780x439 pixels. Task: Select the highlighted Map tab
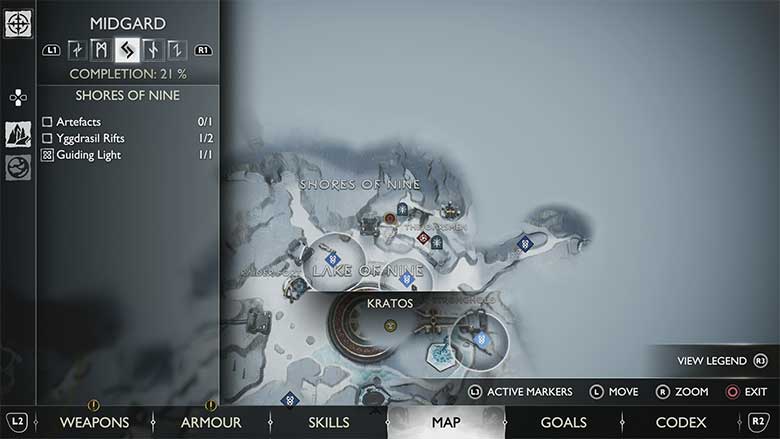[446, 422]
